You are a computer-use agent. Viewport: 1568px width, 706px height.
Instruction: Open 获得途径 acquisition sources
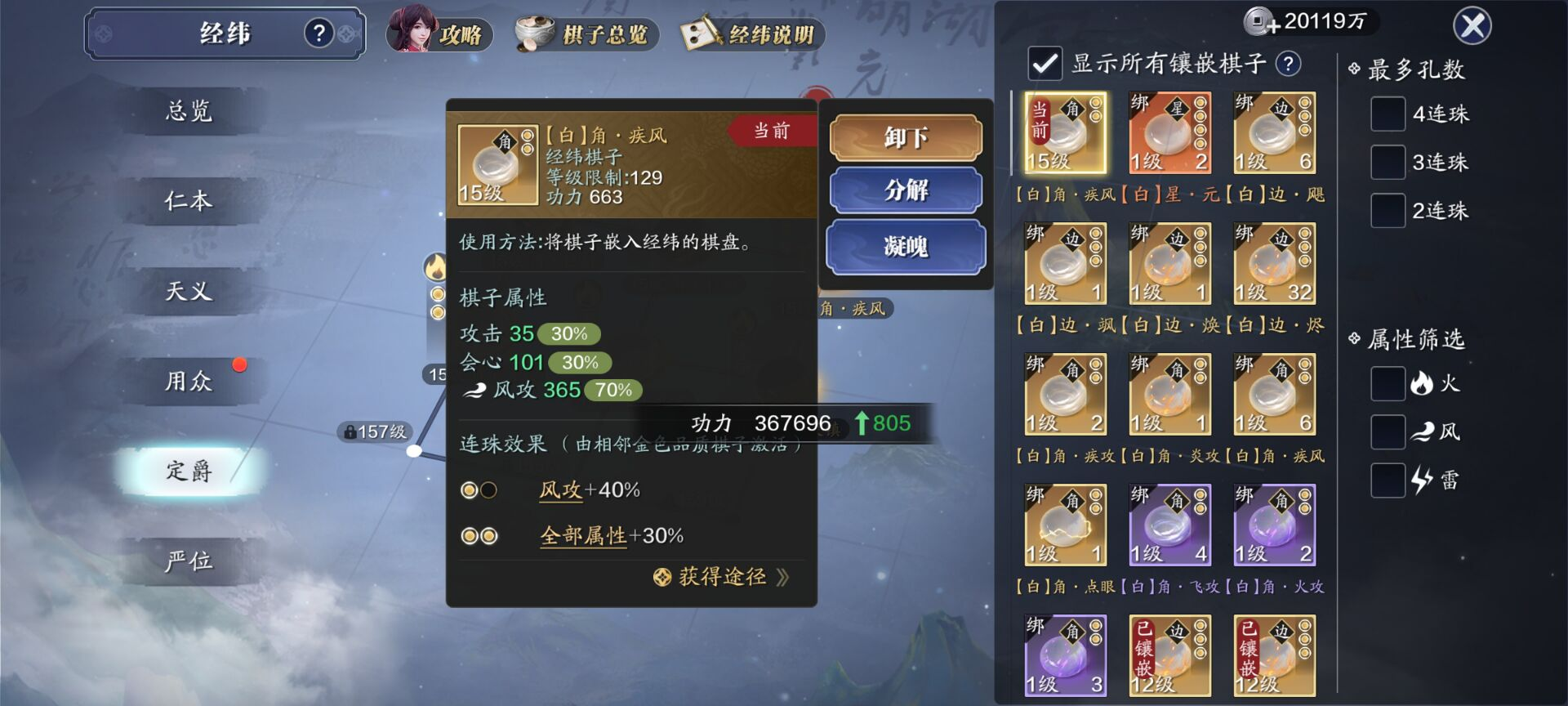723,577
